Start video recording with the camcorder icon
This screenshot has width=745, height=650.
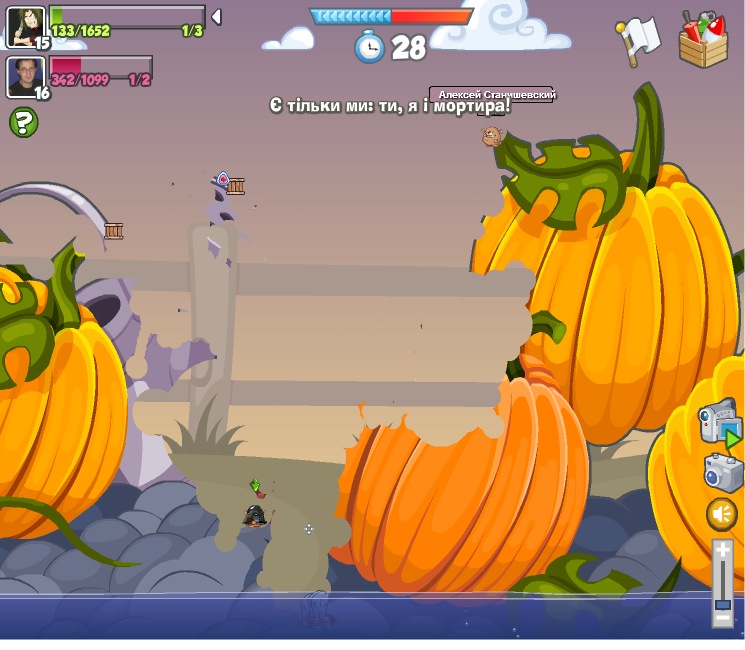pos(720,423)
